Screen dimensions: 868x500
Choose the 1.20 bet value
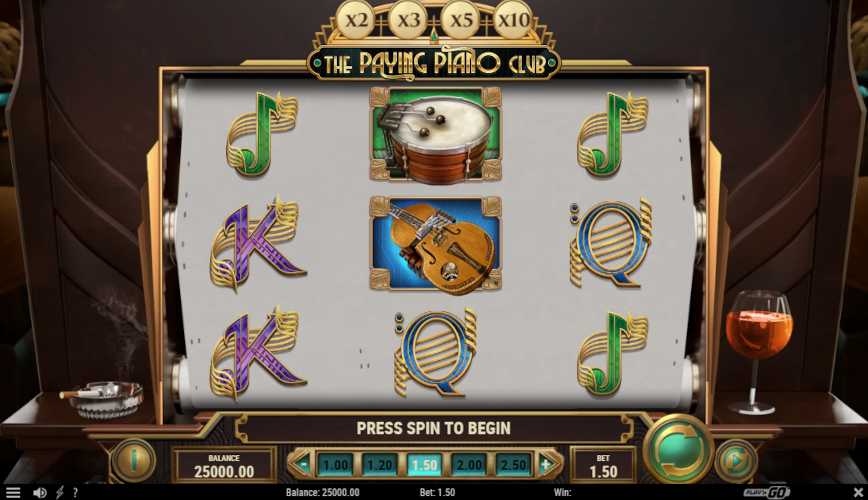click(380, 464)
